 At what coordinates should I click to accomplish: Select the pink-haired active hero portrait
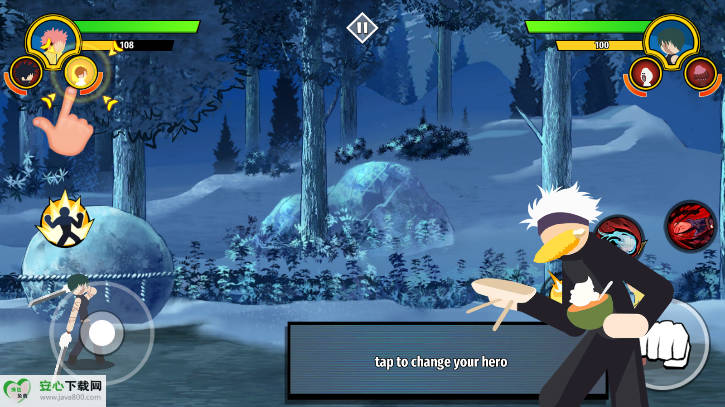coord(53,40)
